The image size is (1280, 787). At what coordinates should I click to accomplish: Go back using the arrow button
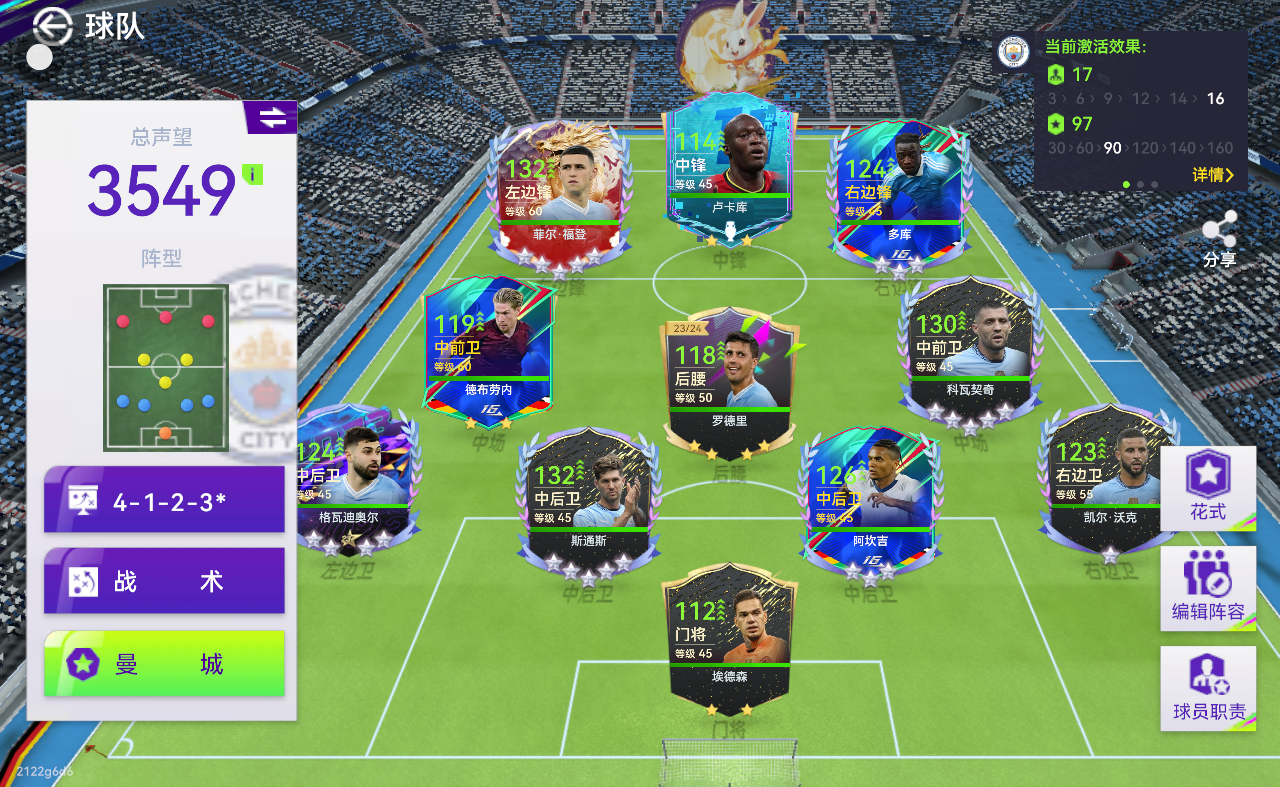pyautogui.click(x=52, y=26)
